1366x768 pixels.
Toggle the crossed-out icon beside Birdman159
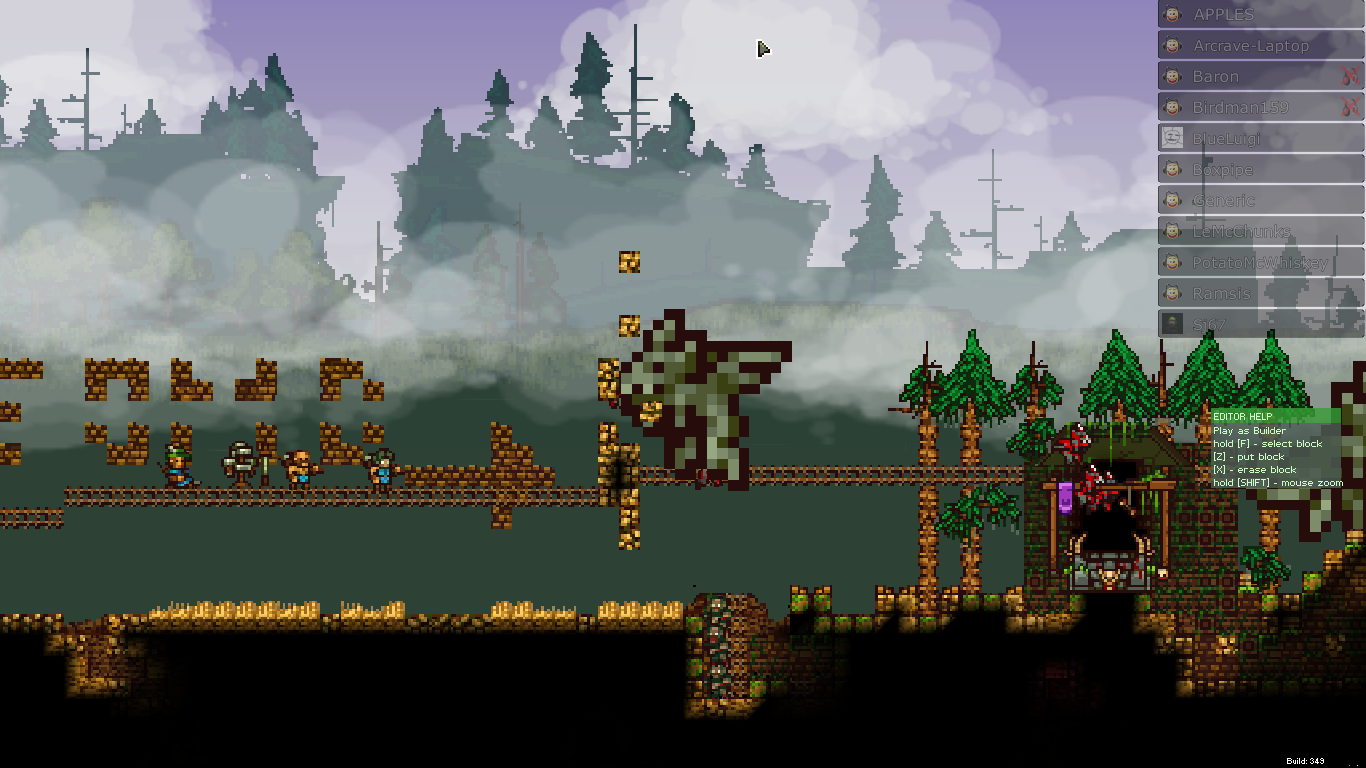click(1350, 108)
